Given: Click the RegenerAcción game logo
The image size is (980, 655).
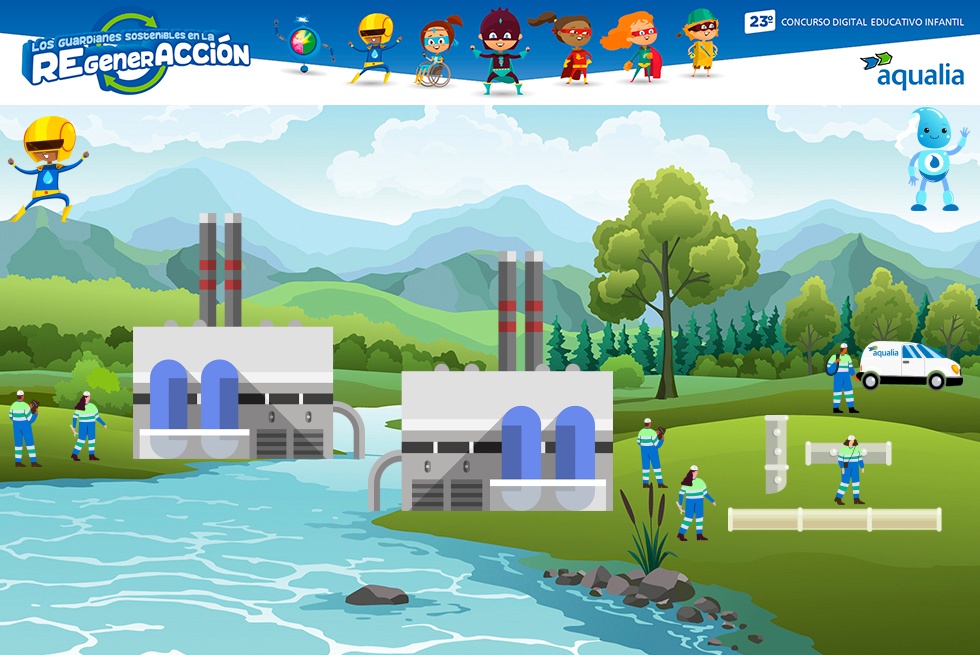Looking at the screenshot, I should (x=136, y=53).
